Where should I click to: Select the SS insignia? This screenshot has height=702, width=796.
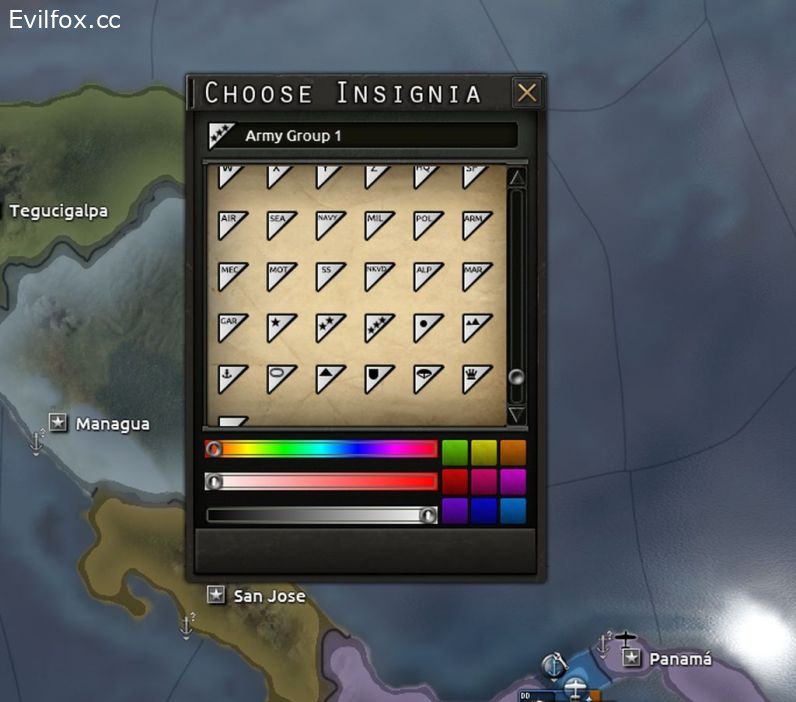(x=331, y=276)
